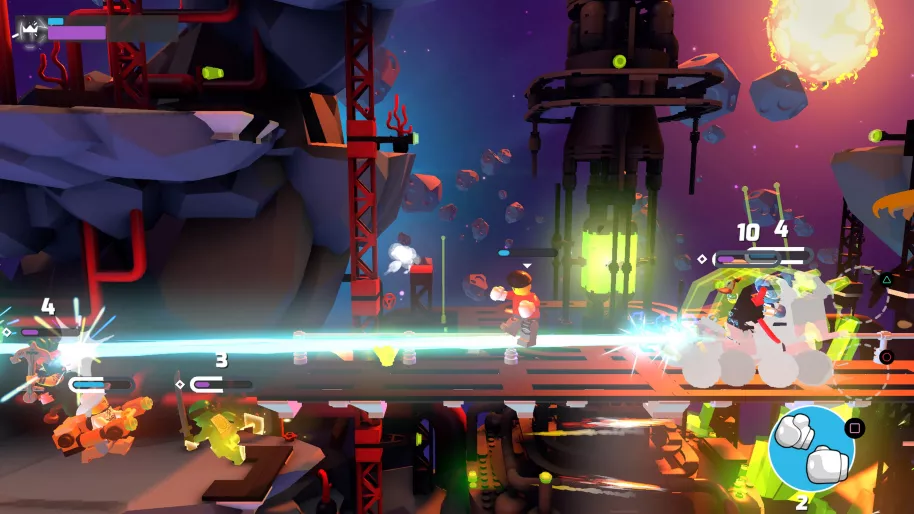The image size is (914, 514).
Task: Activate the boxing gloves punch ability
Action: [x=811, y=449]
